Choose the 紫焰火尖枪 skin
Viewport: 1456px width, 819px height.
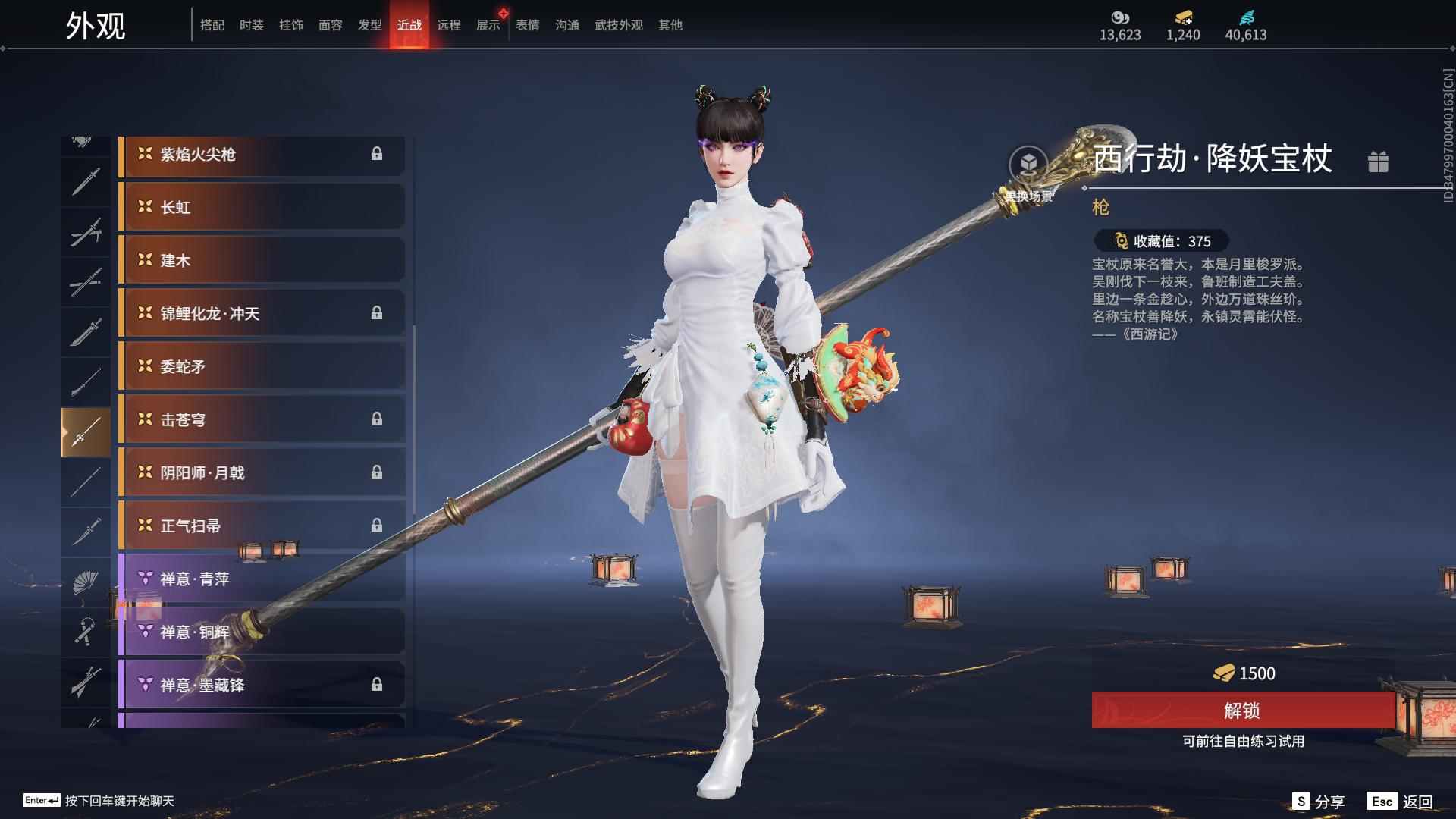coord(262,155)
